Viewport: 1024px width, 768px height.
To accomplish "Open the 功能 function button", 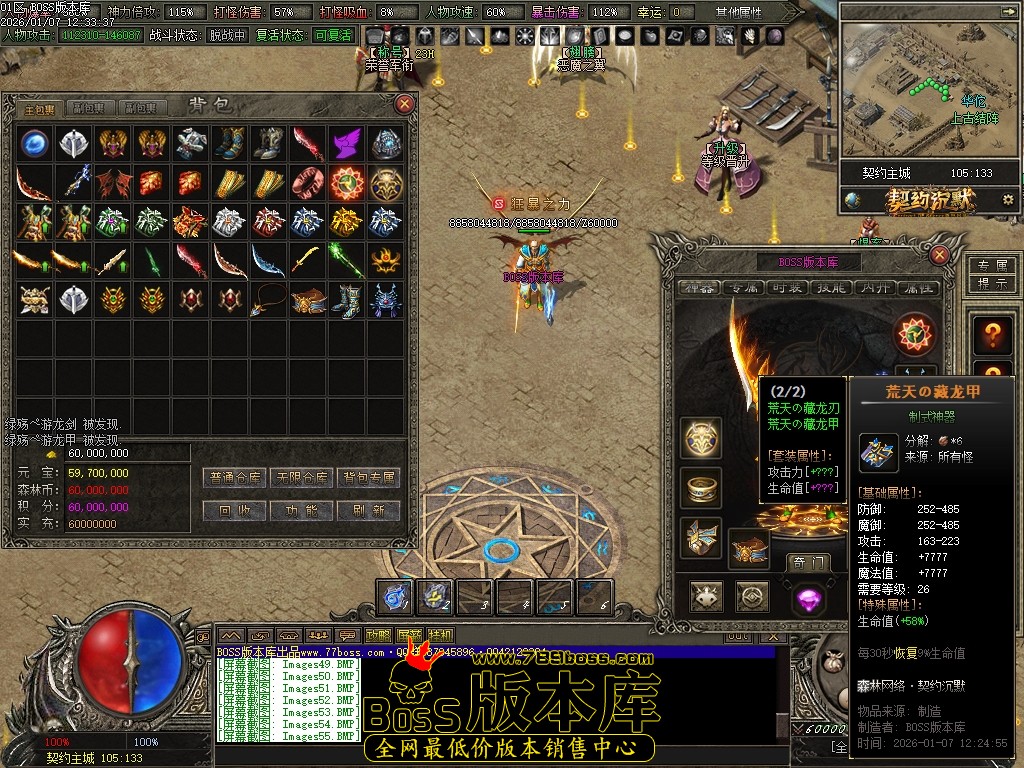I will [301, 510].
